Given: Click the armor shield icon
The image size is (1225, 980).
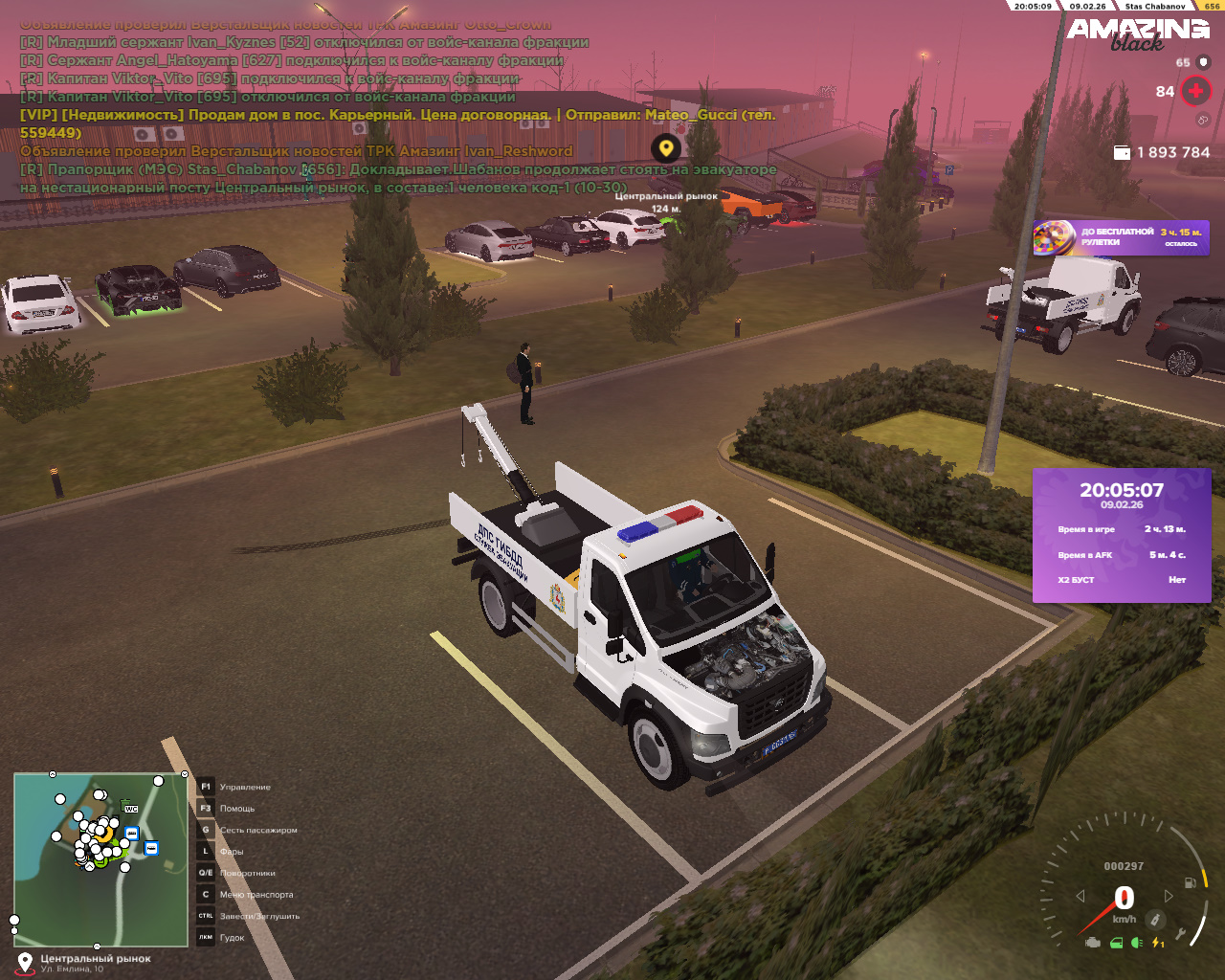Looking at the screenshot, I should pos(1204,62).
